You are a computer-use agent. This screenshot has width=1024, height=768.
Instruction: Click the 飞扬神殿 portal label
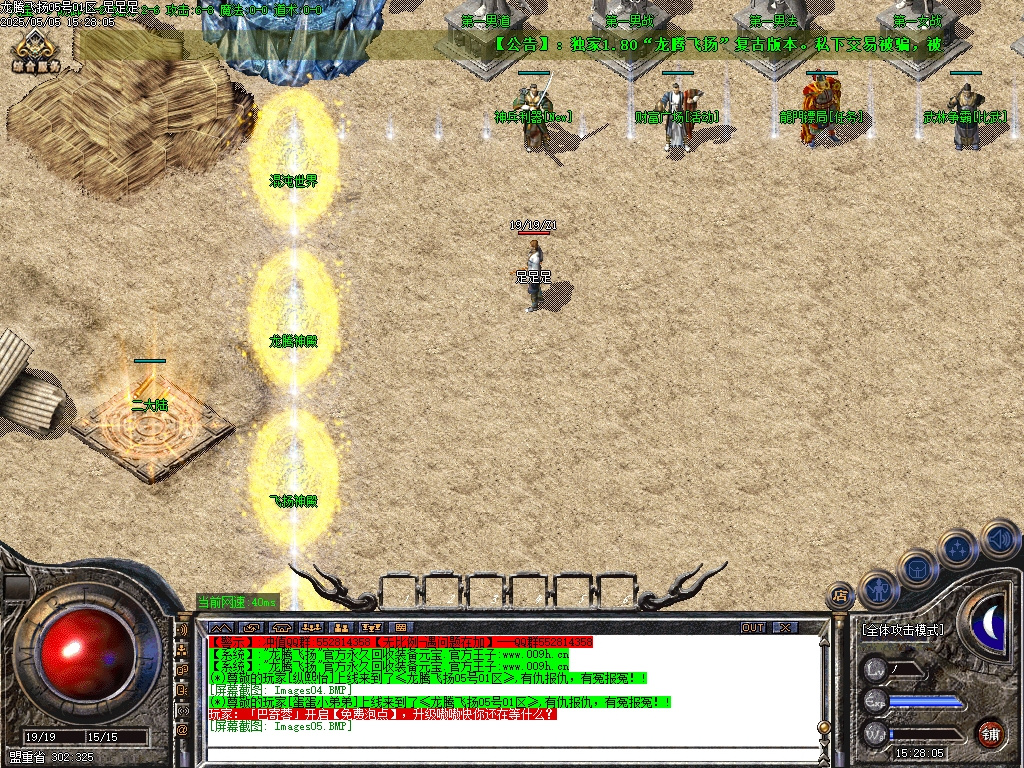(x=293, y=500)
